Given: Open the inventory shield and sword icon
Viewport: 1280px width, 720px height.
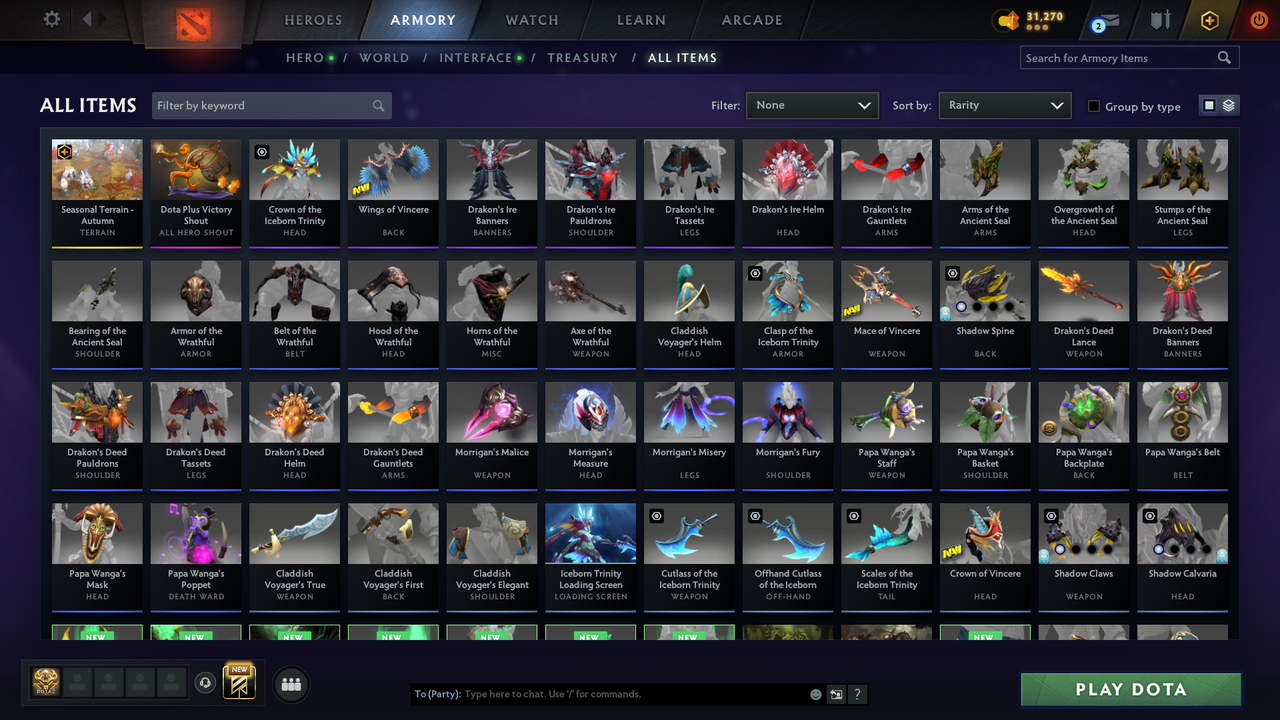Looking at the screenshot, I should pyautogui.click(x=1160, y=19).
